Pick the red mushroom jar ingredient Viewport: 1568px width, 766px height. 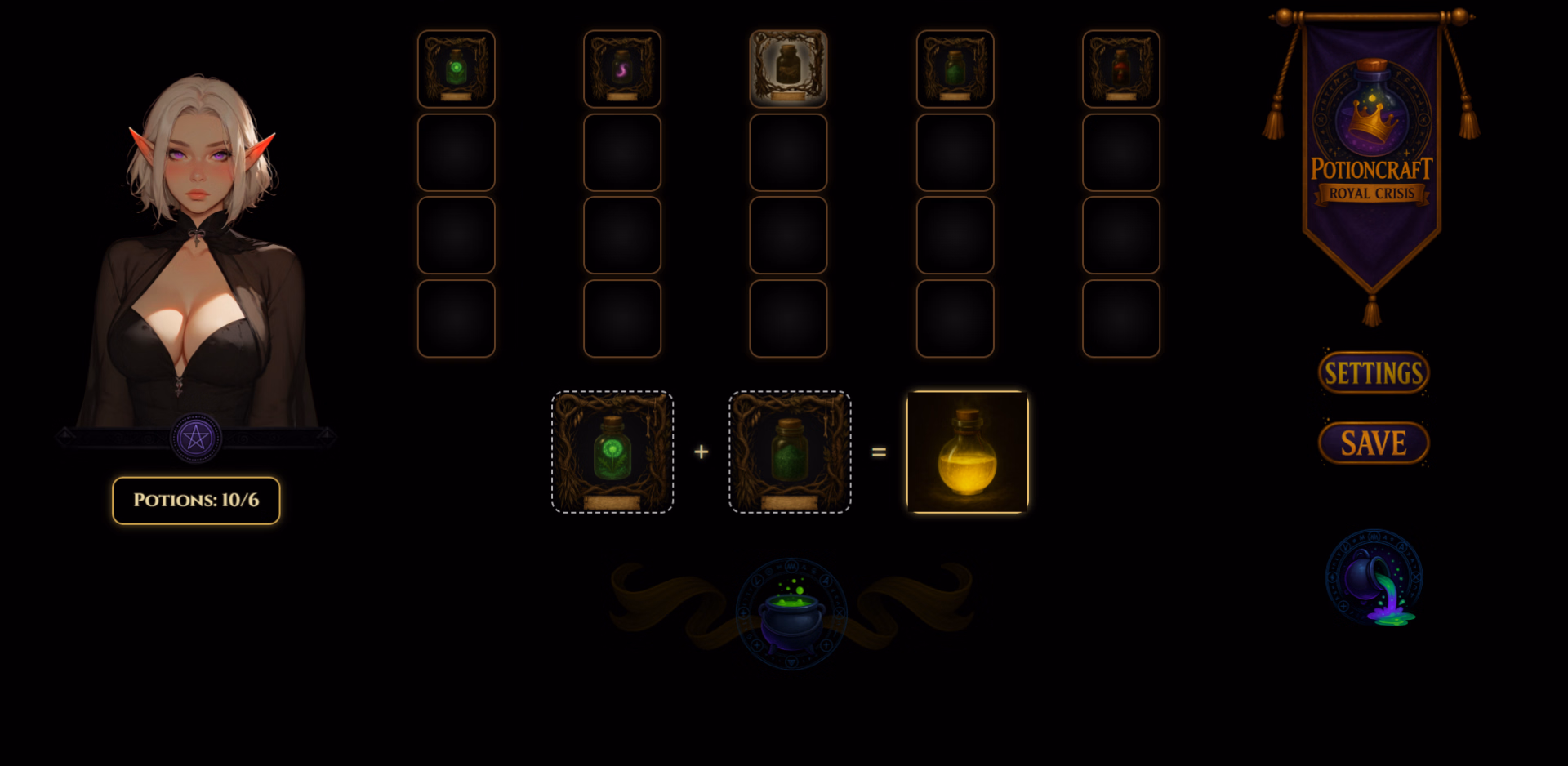(x=1121, y=69)
